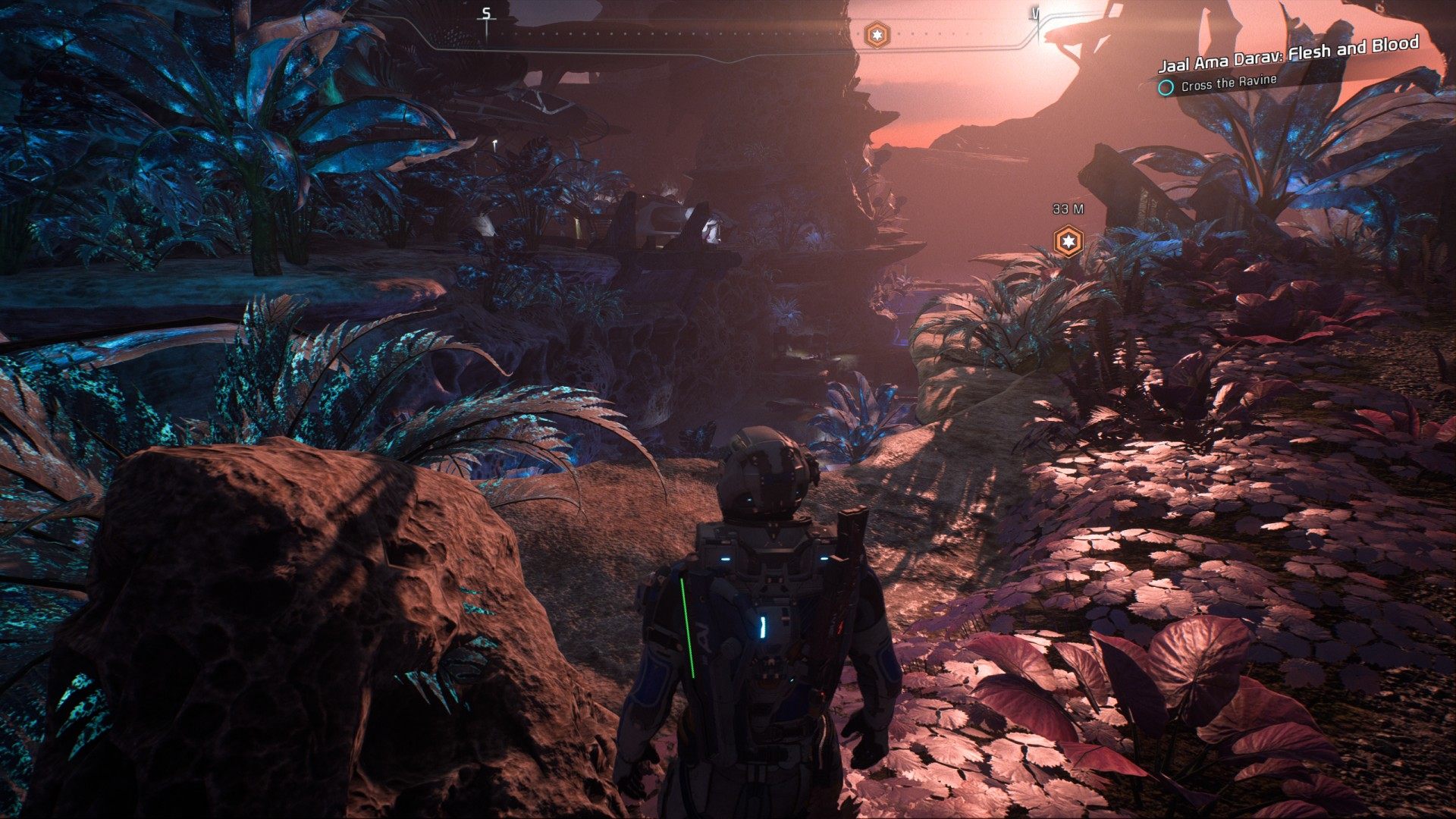Screen dimensions: 1456x819
Task: Click the objective marker on the compass bar
Action: click(x=877, y=34)
